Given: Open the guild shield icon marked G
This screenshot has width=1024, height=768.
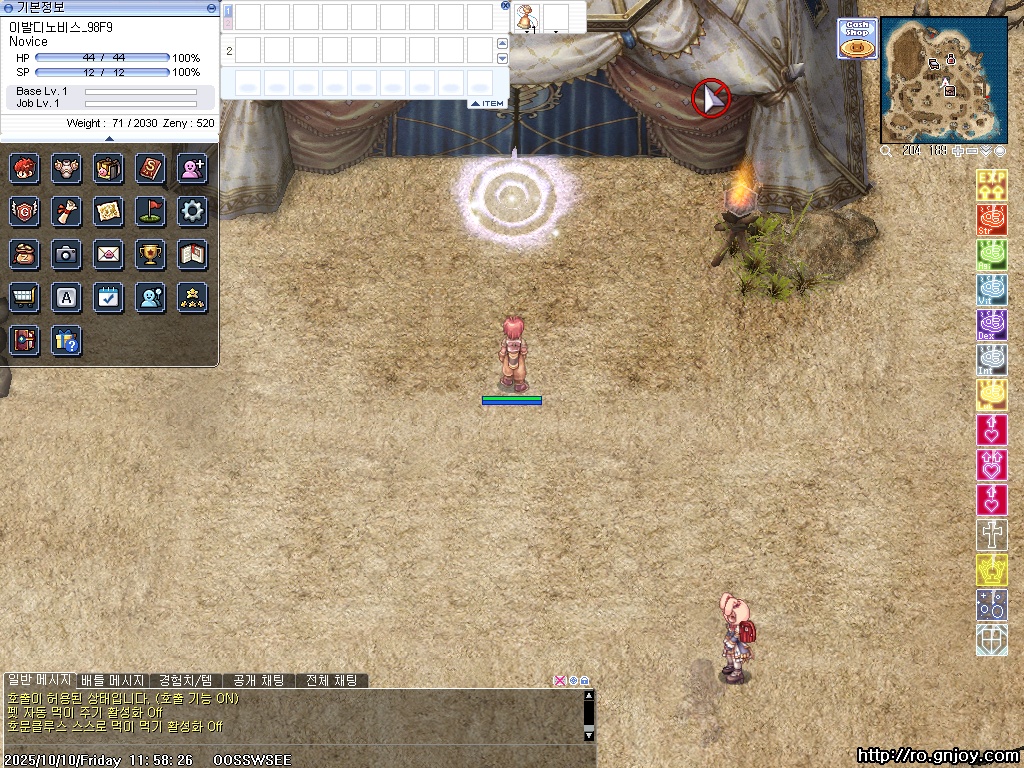Looking at the screenshot, I should point(24,211).
